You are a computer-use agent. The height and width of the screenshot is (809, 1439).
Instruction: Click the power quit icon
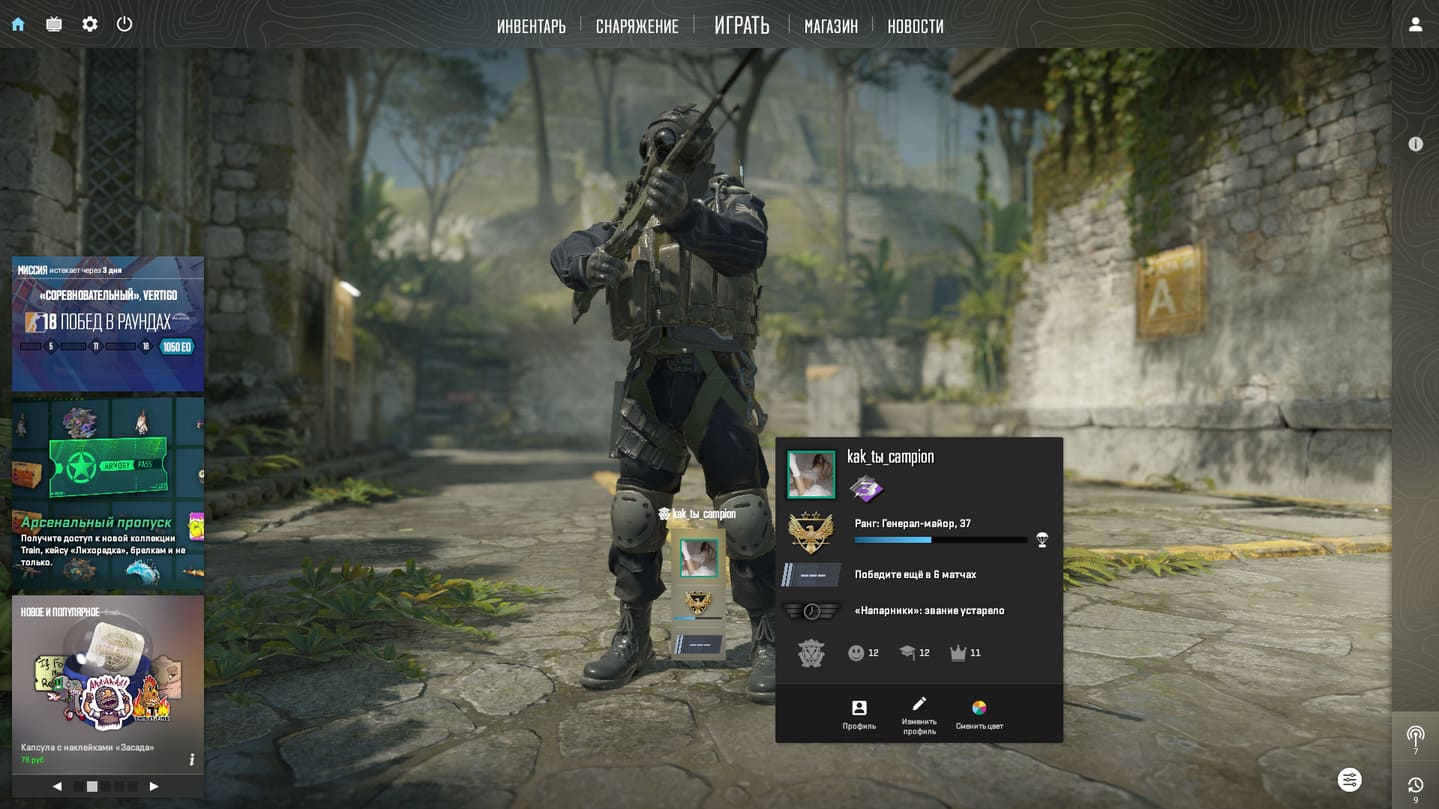(124, 24)
